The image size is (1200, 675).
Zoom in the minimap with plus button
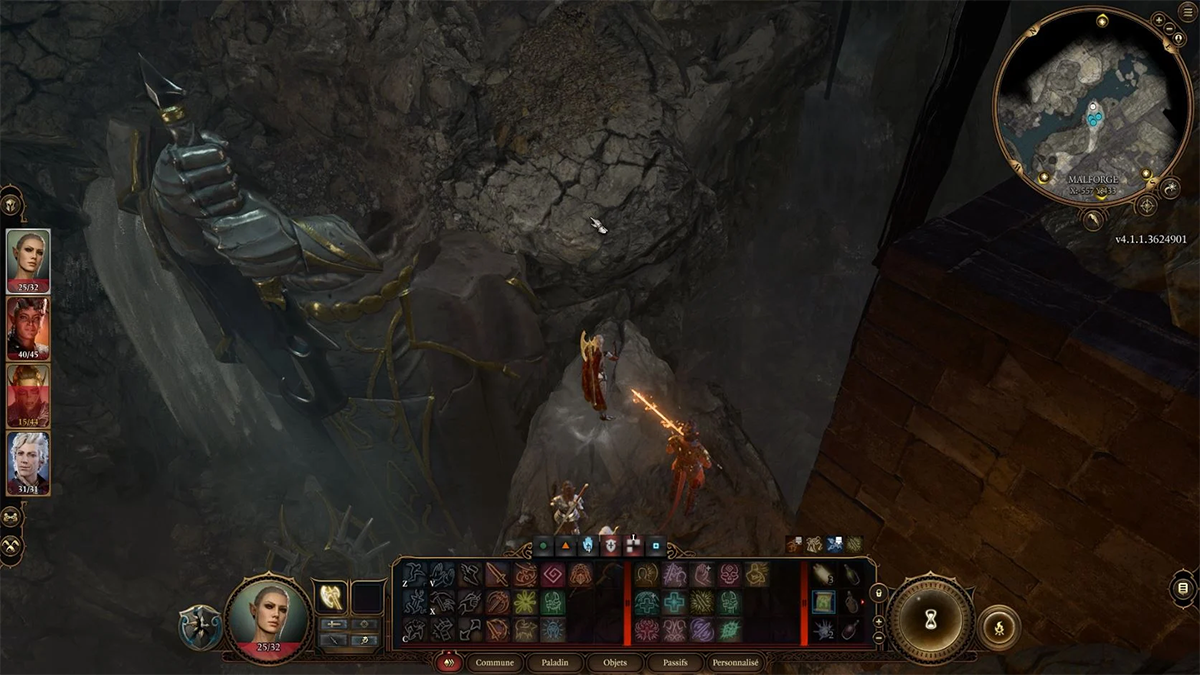(1157, 19)
